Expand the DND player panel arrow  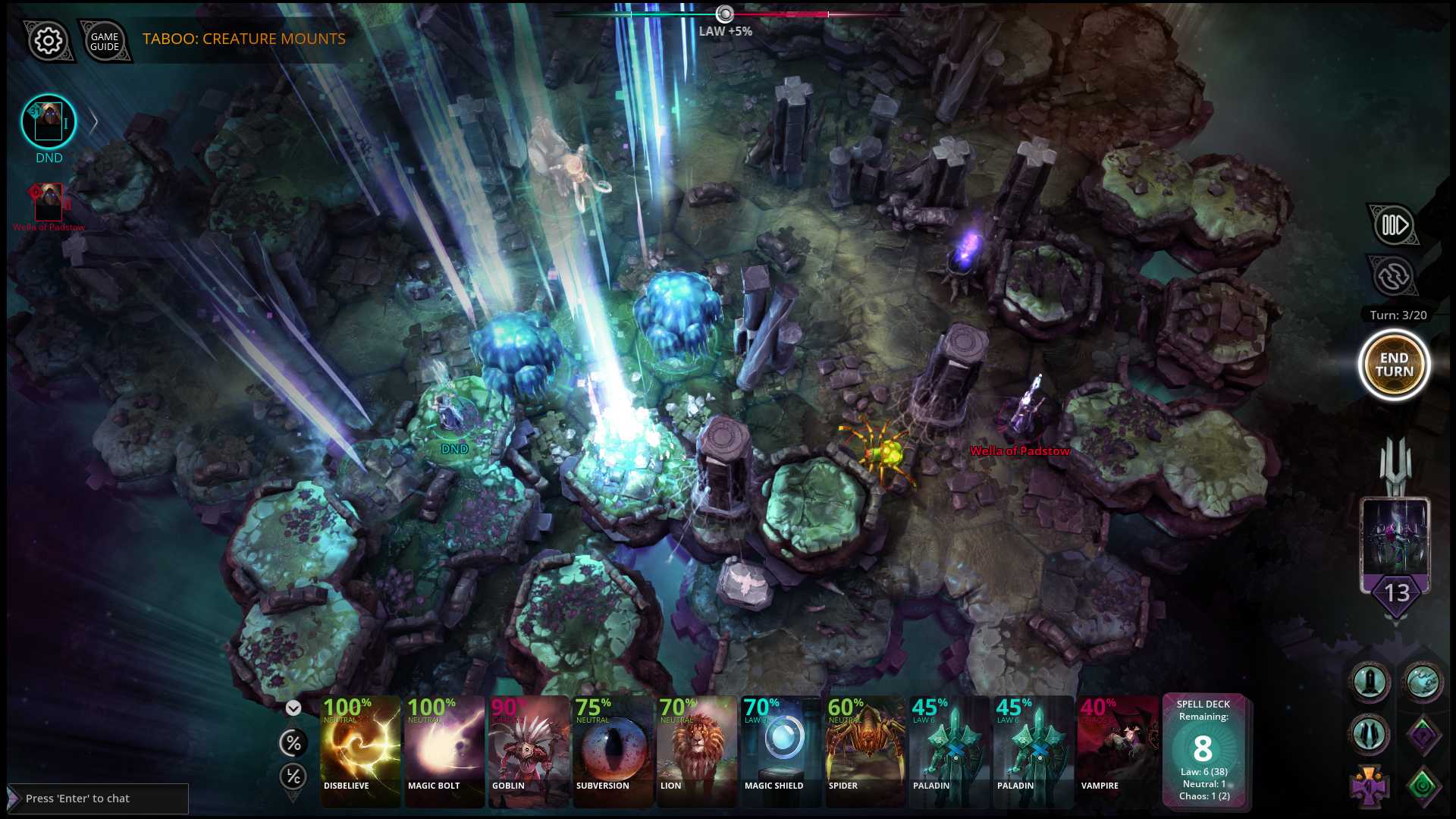coord(93,121)
